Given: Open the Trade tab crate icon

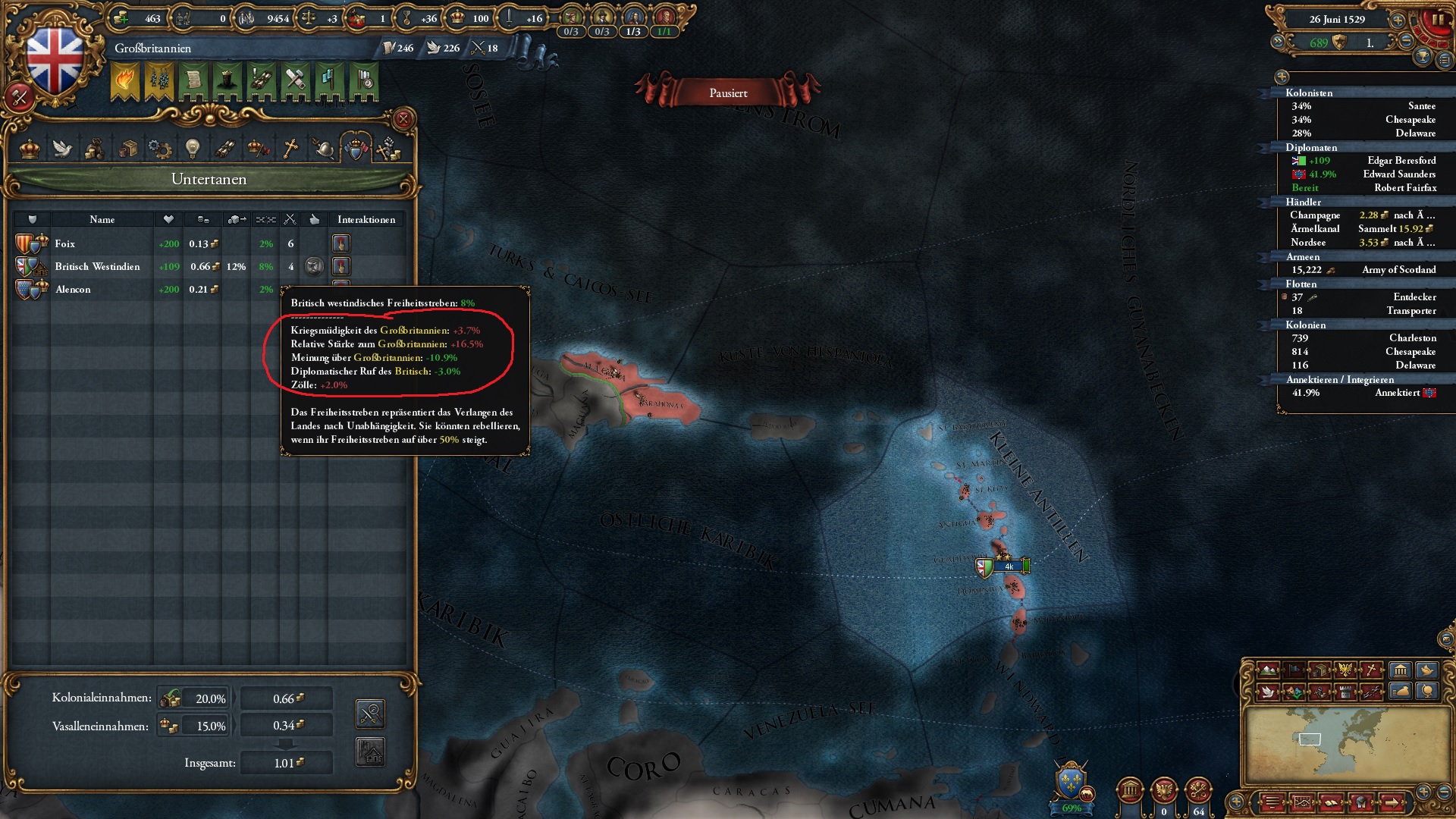Looking at the screenshot, I should pyautogui.click(x=129, y=149).
